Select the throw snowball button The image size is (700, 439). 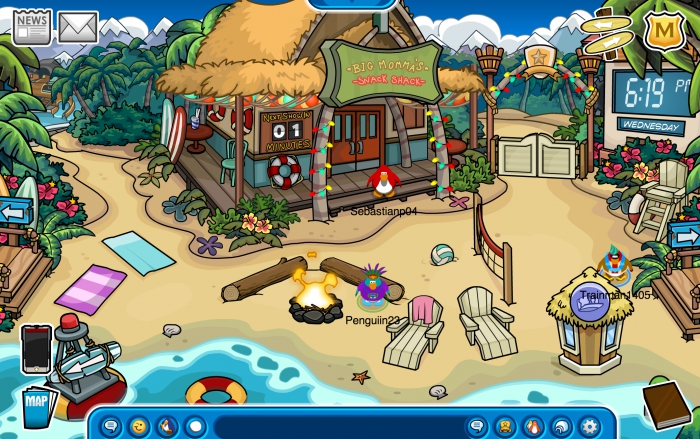tap(195, 426)
